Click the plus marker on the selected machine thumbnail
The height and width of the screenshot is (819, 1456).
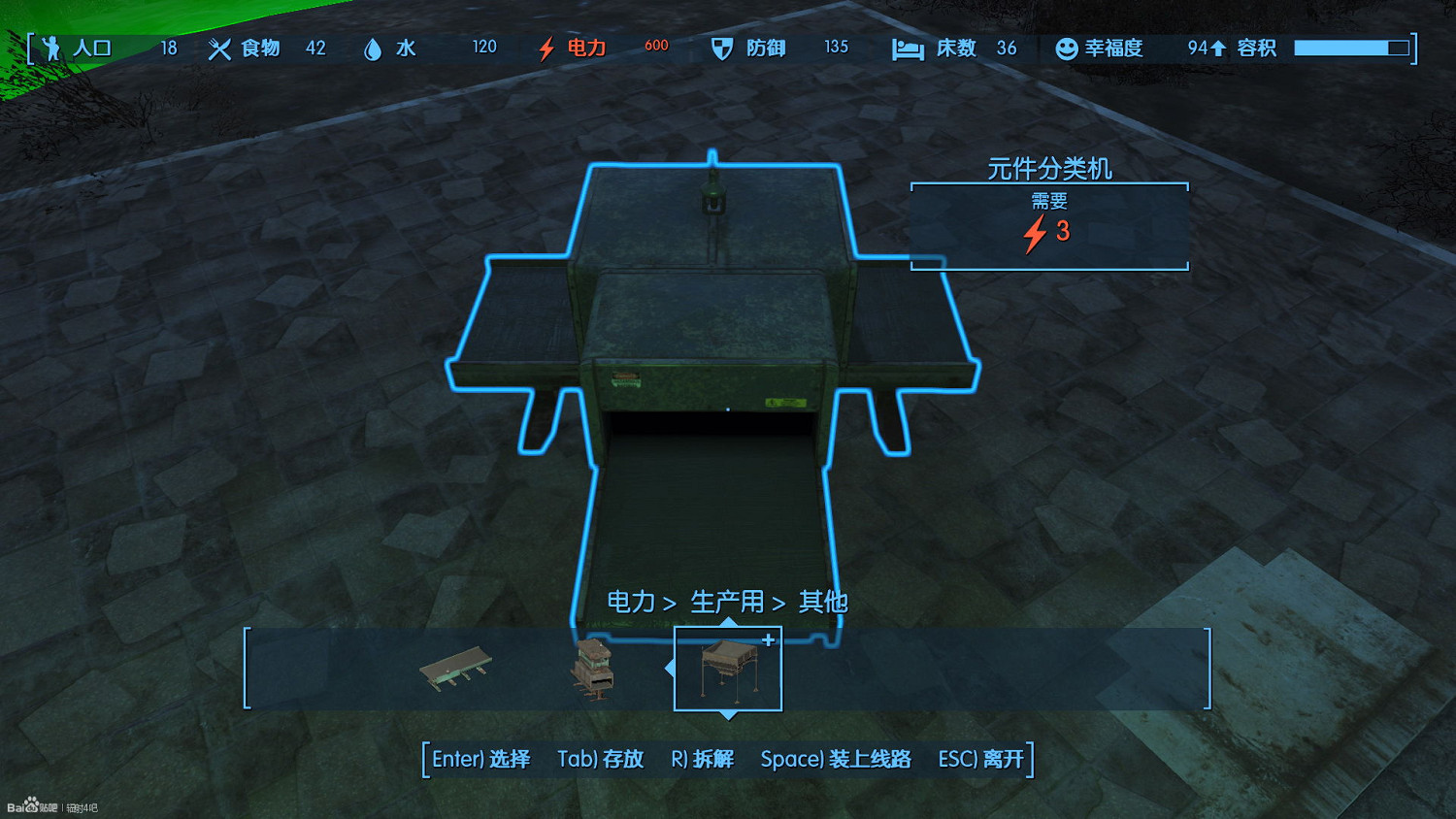click(x=769, y=639)
